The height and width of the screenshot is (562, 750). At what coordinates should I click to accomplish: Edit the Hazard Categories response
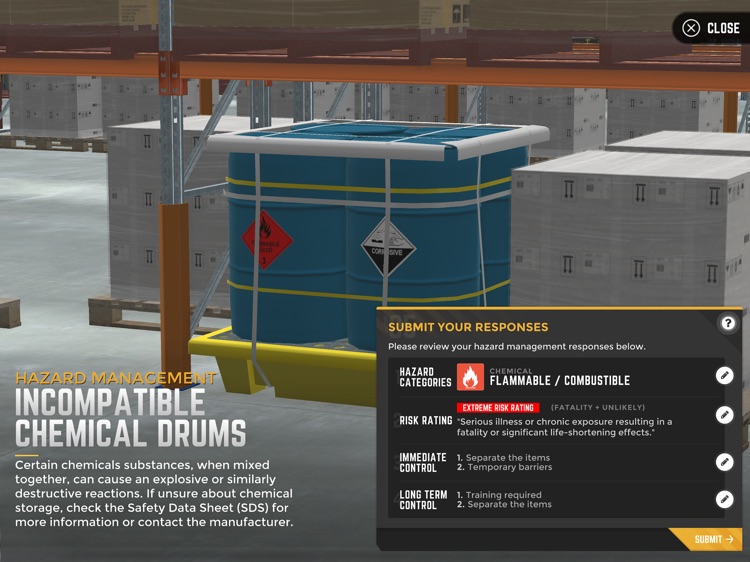[725, 376]
